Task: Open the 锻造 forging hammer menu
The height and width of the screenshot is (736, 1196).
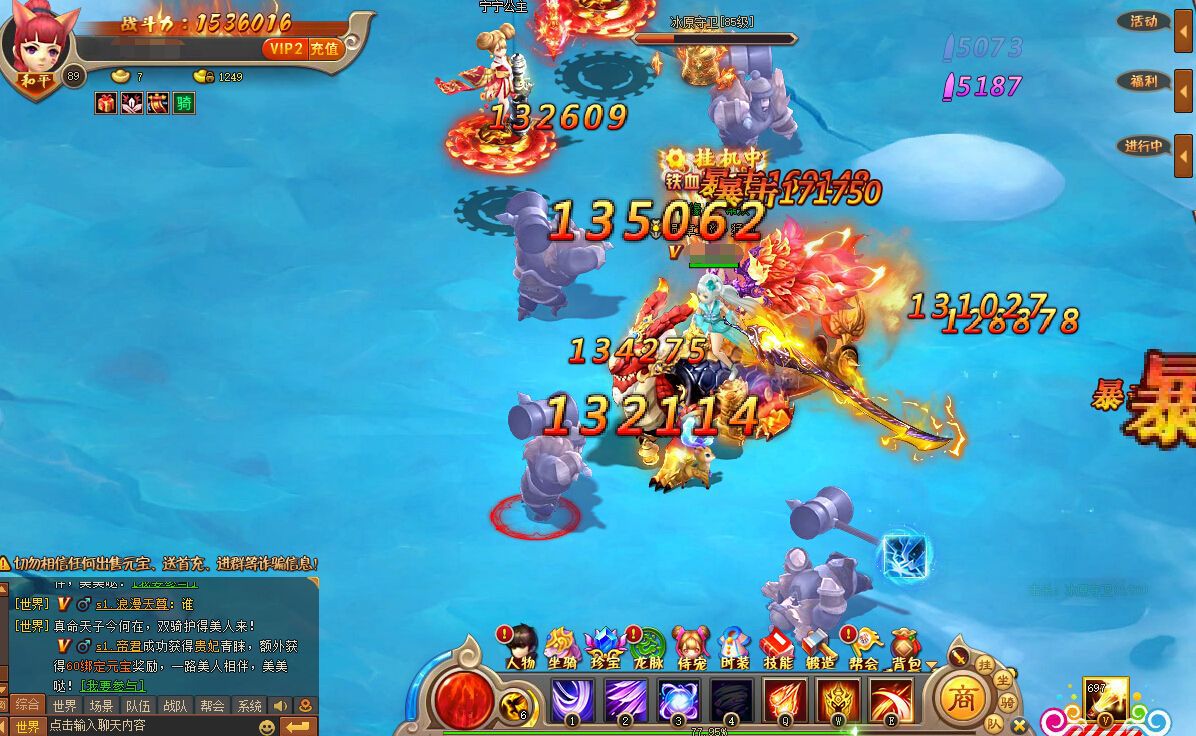Action: pos(820,647)
